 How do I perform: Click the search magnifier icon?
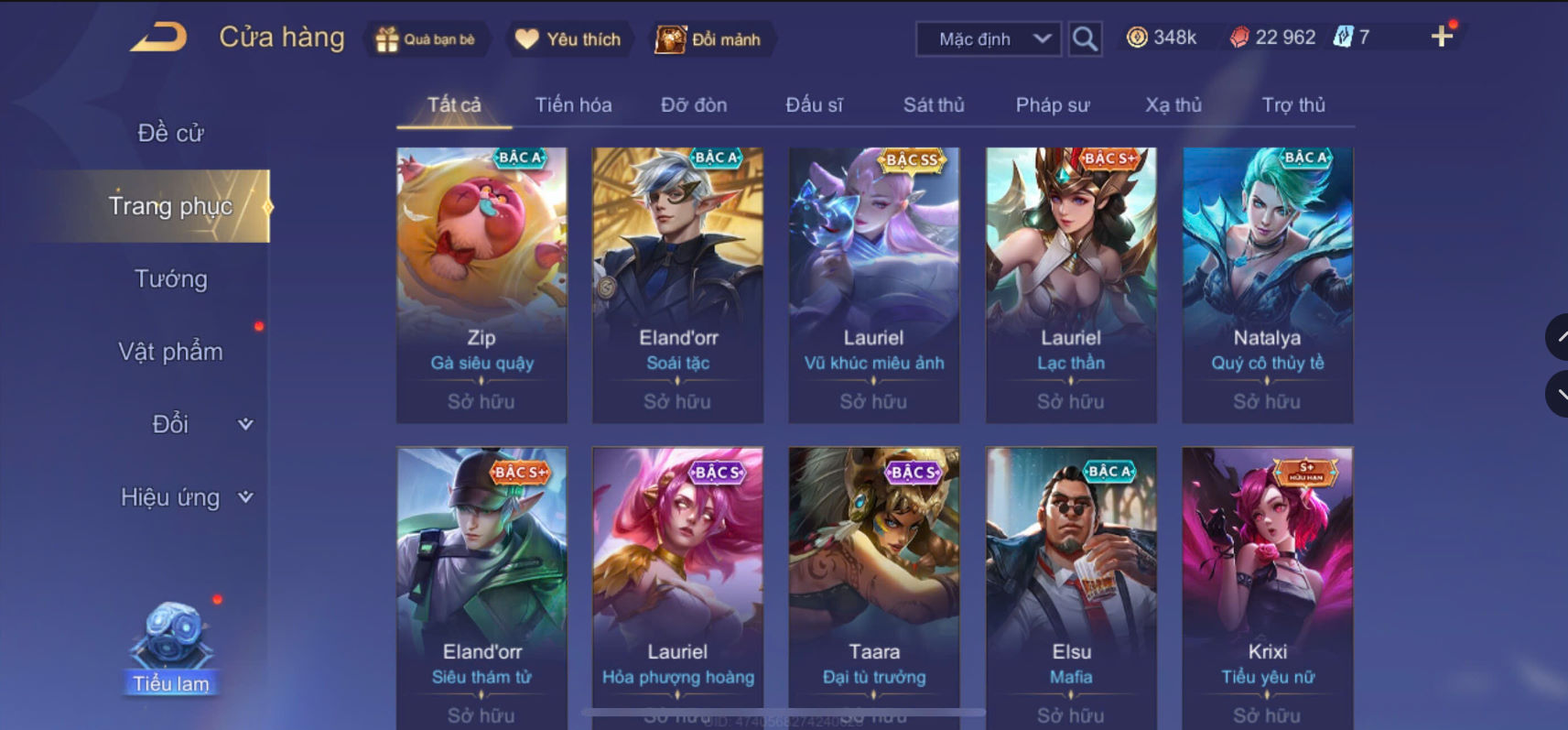click(1086, 38)
